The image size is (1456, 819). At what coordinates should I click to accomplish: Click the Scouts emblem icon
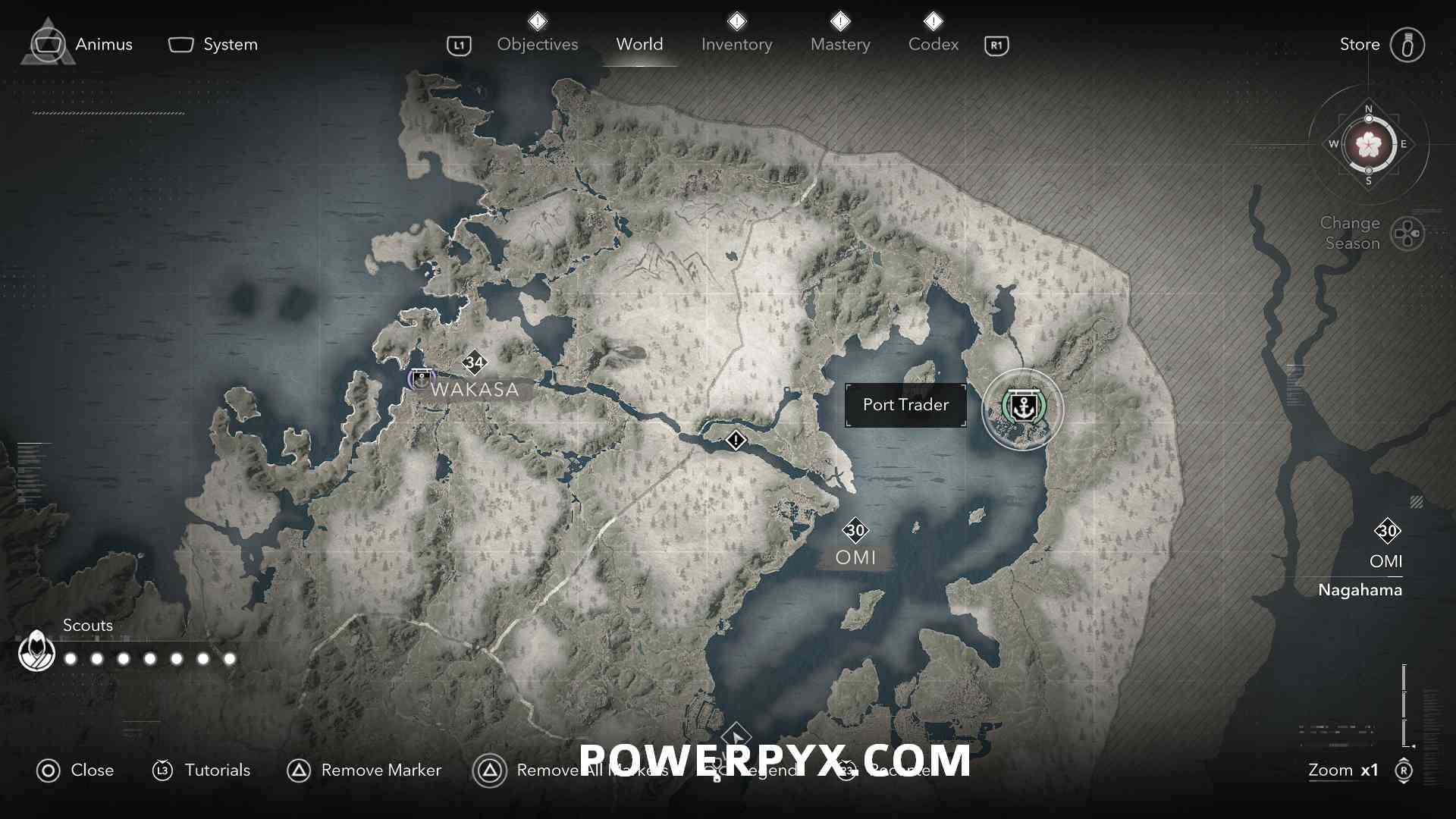click(36, 651)
